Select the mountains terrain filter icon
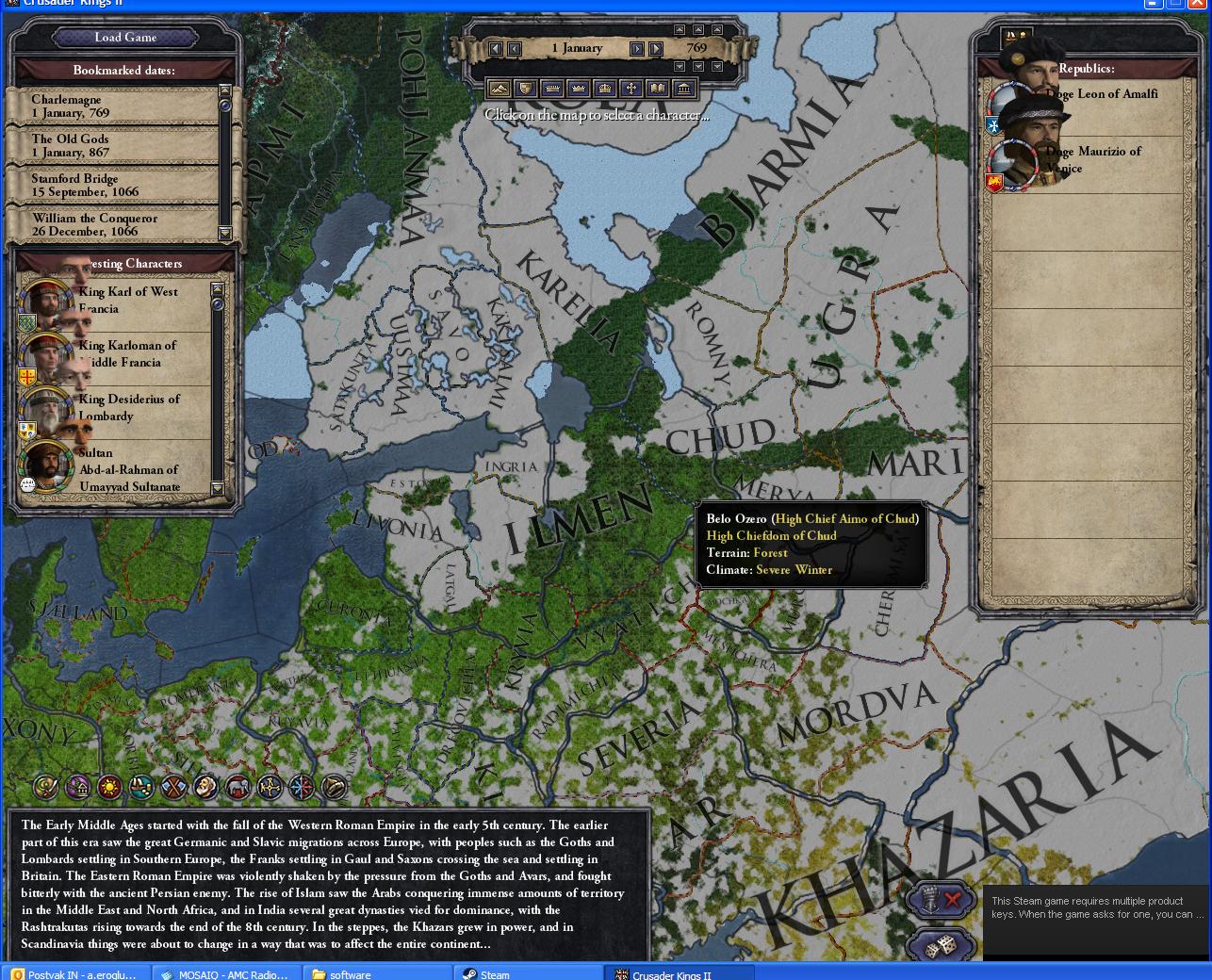The height and width of the screenshot is (980, 1212). [500, 89]
